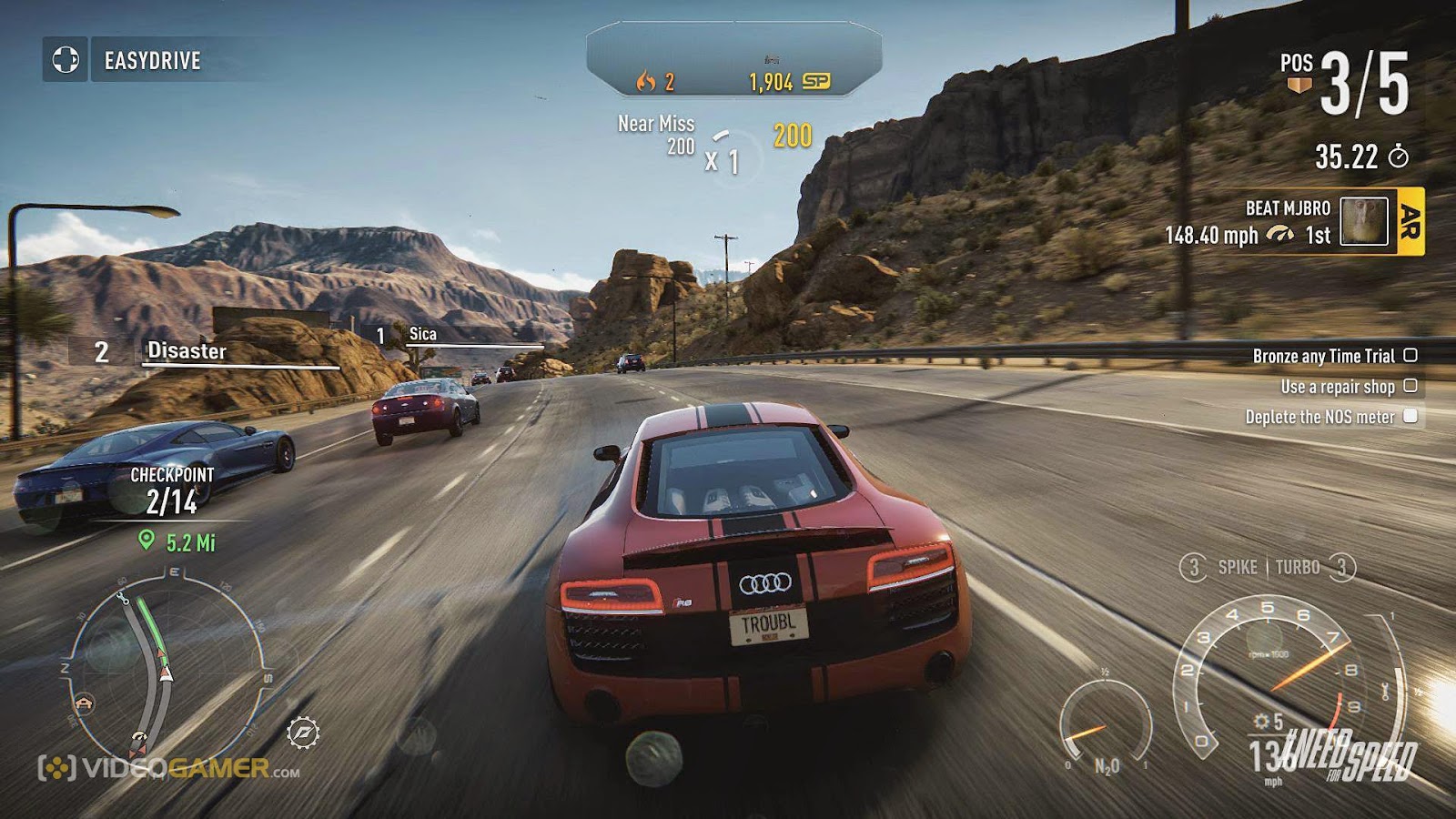Click the player arrow on the minimap
This screenshot has width=1456, height=819.
tap(167, 673)
